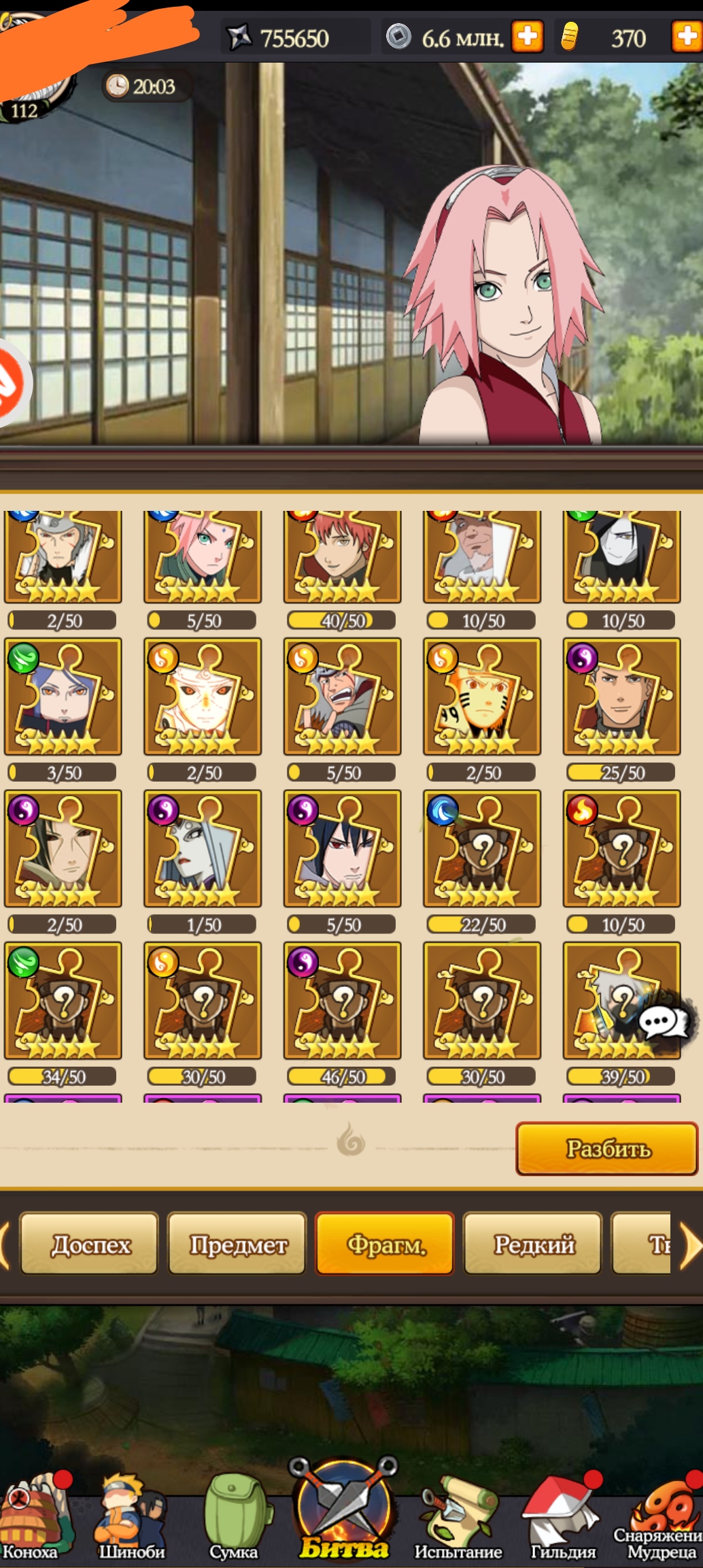Open the Предмет tab
Viewport: 703px width, 1568px height.
click(x=237, y=1244)
